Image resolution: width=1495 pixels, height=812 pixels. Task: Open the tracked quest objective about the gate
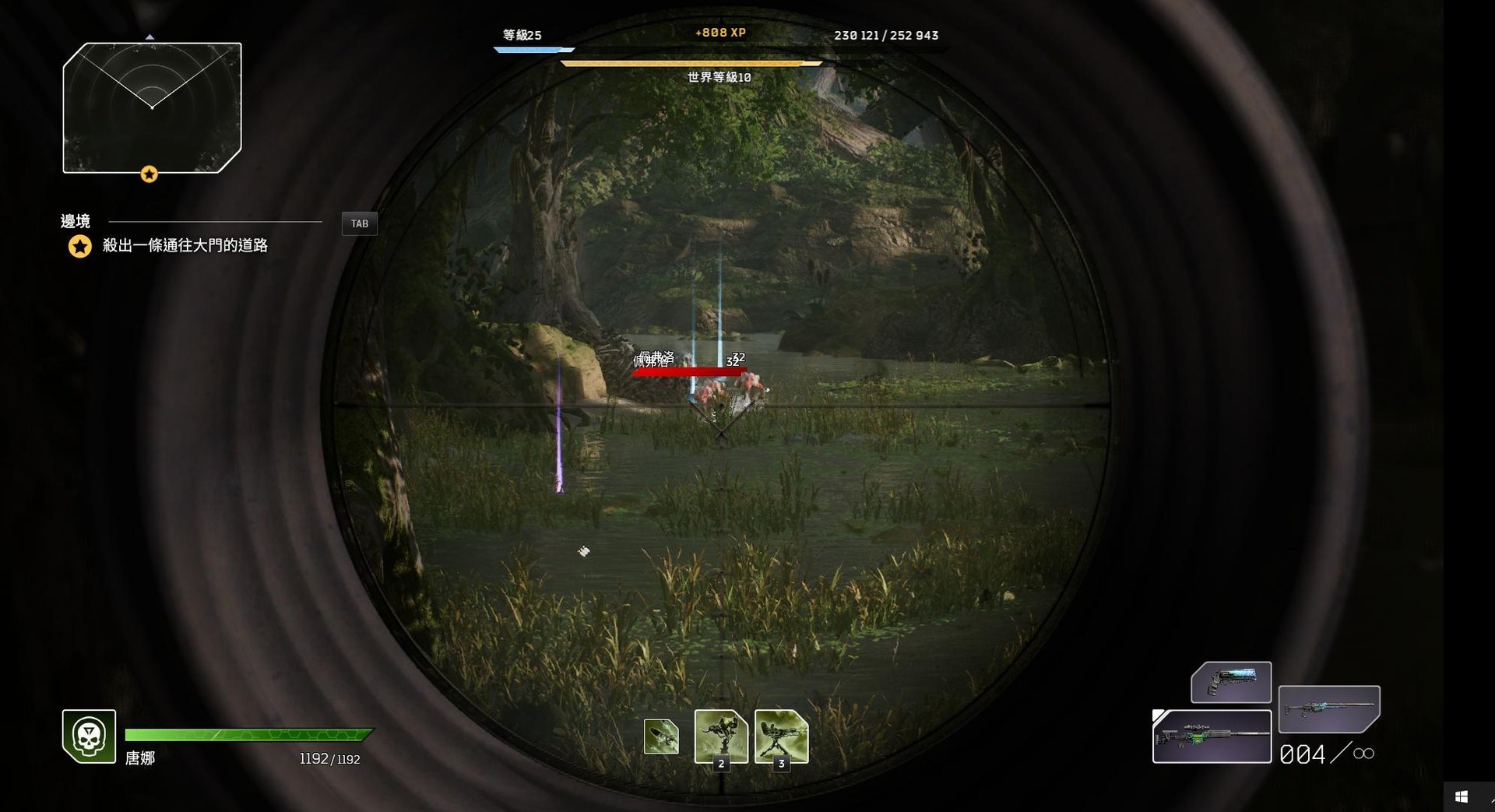[x=185, y=246]
